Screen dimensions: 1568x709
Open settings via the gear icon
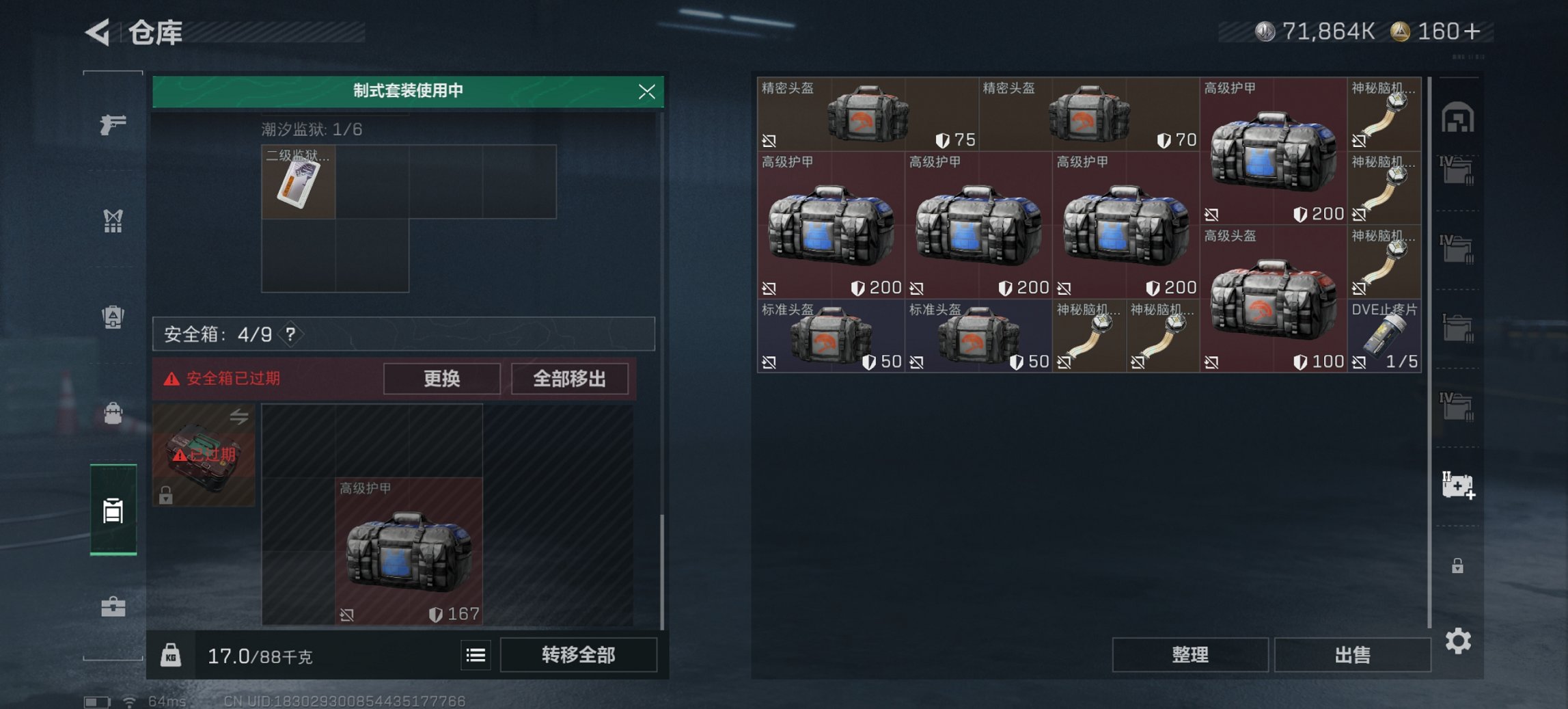coord(1459,641)
